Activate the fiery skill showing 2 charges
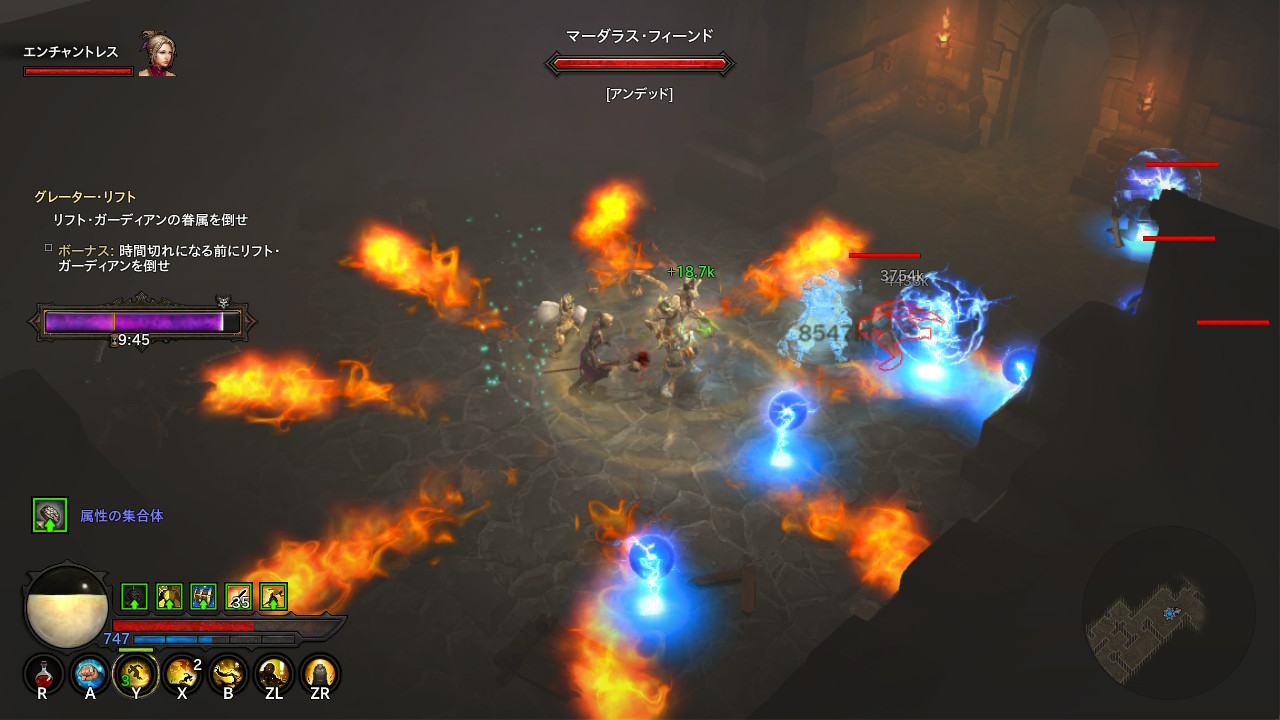 [x=182, y=673]
